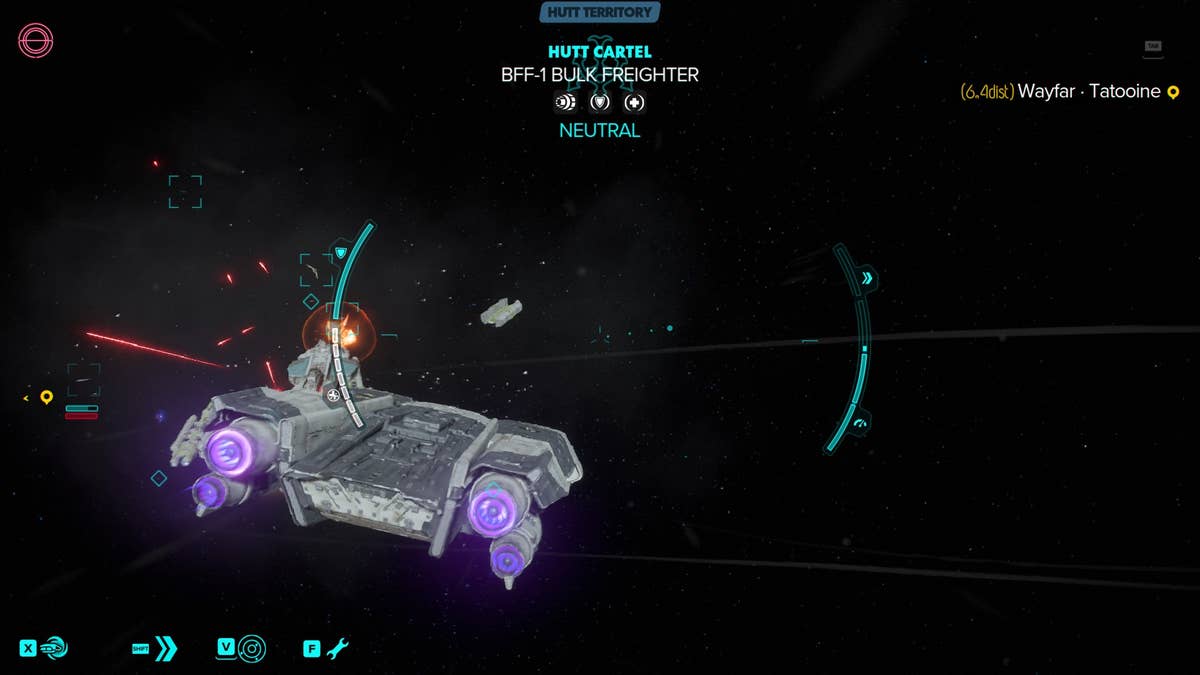Trigger the double-chevron boost ability
The image size is (1200, 675).
pyautogui.click(x=165, y=648)
